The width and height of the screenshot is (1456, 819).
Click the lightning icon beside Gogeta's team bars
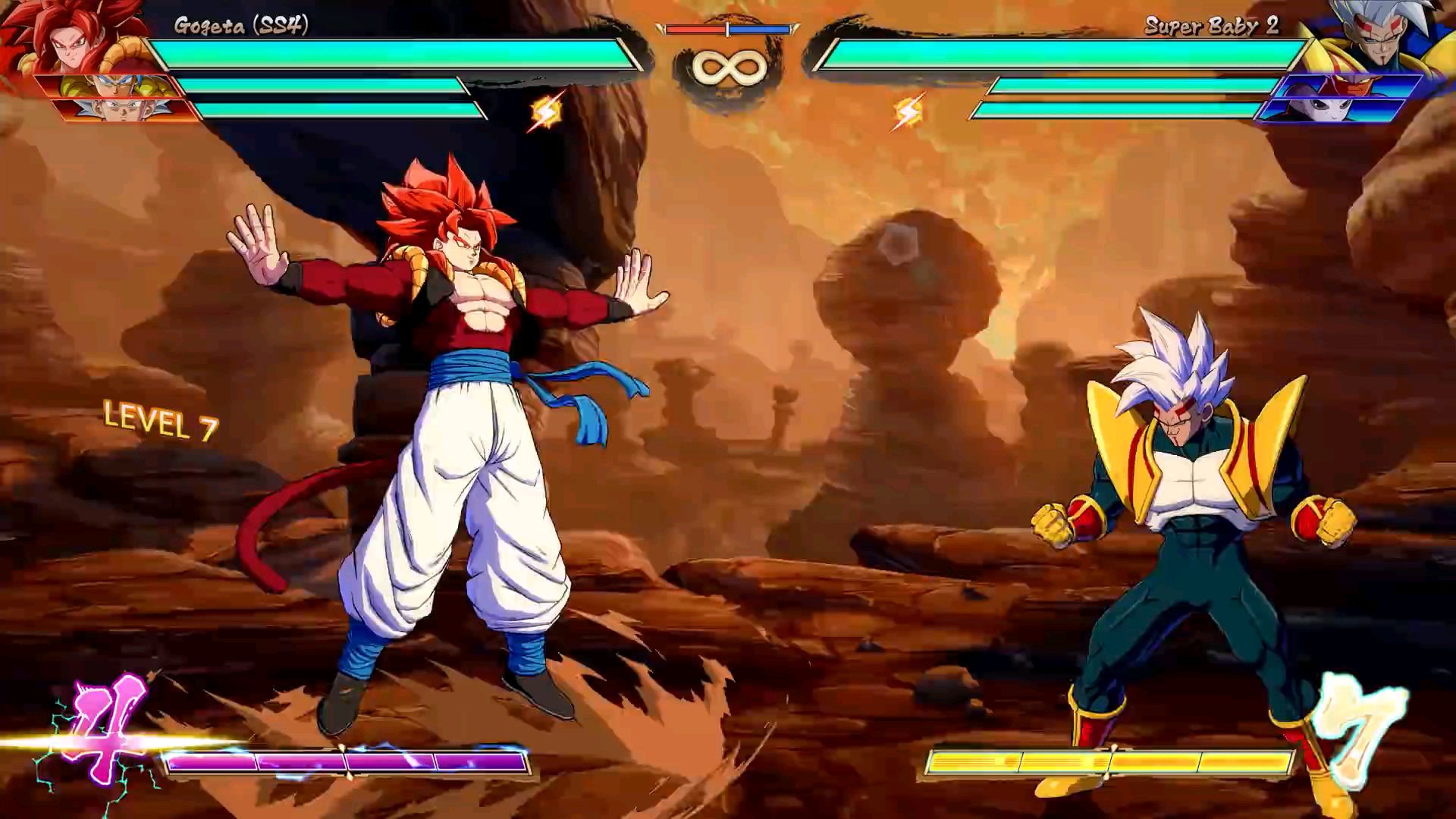(x=546, y=111)
